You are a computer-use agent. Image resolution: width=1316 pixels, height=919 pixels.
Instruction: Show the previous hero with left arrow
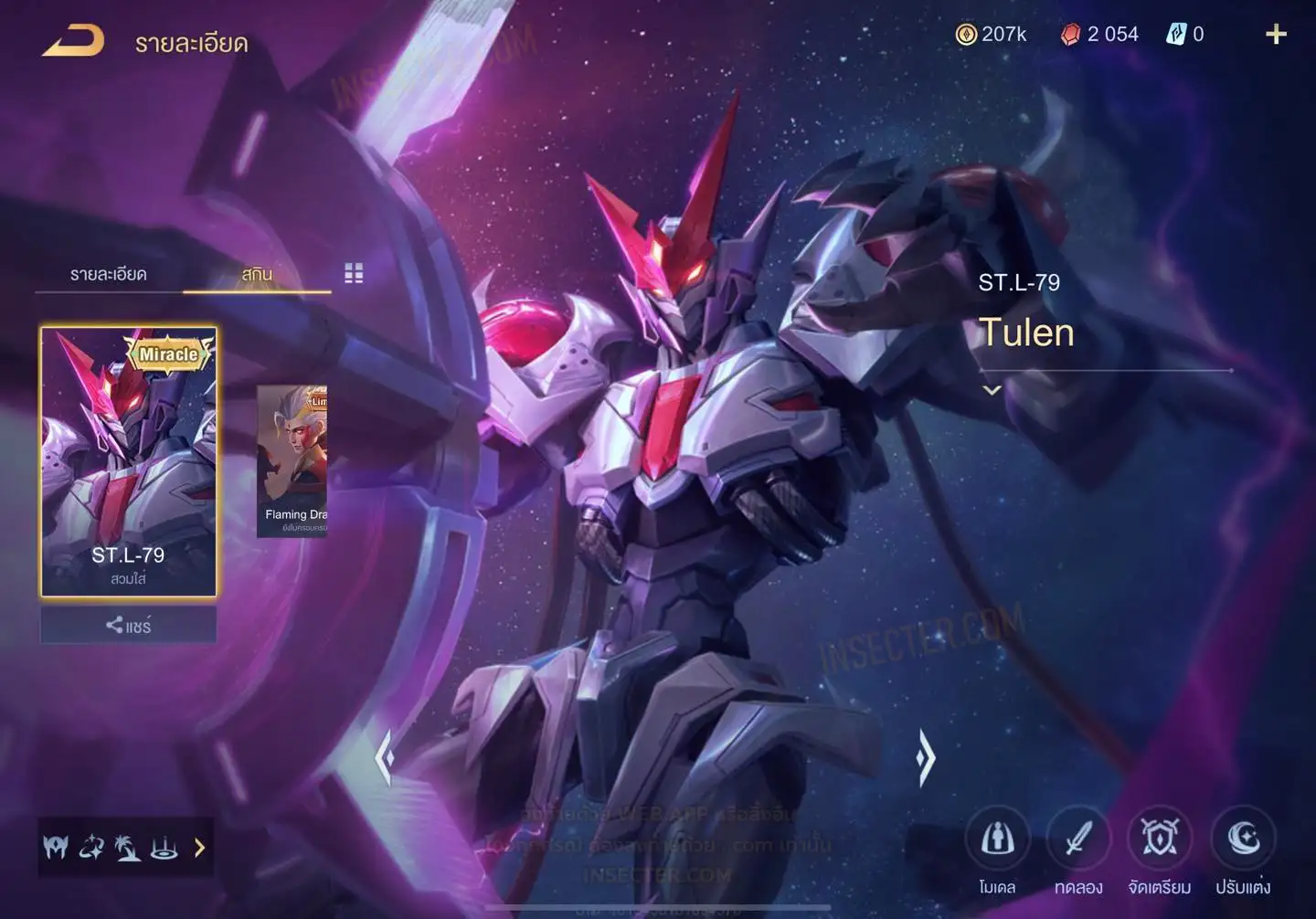coord(386,756)
